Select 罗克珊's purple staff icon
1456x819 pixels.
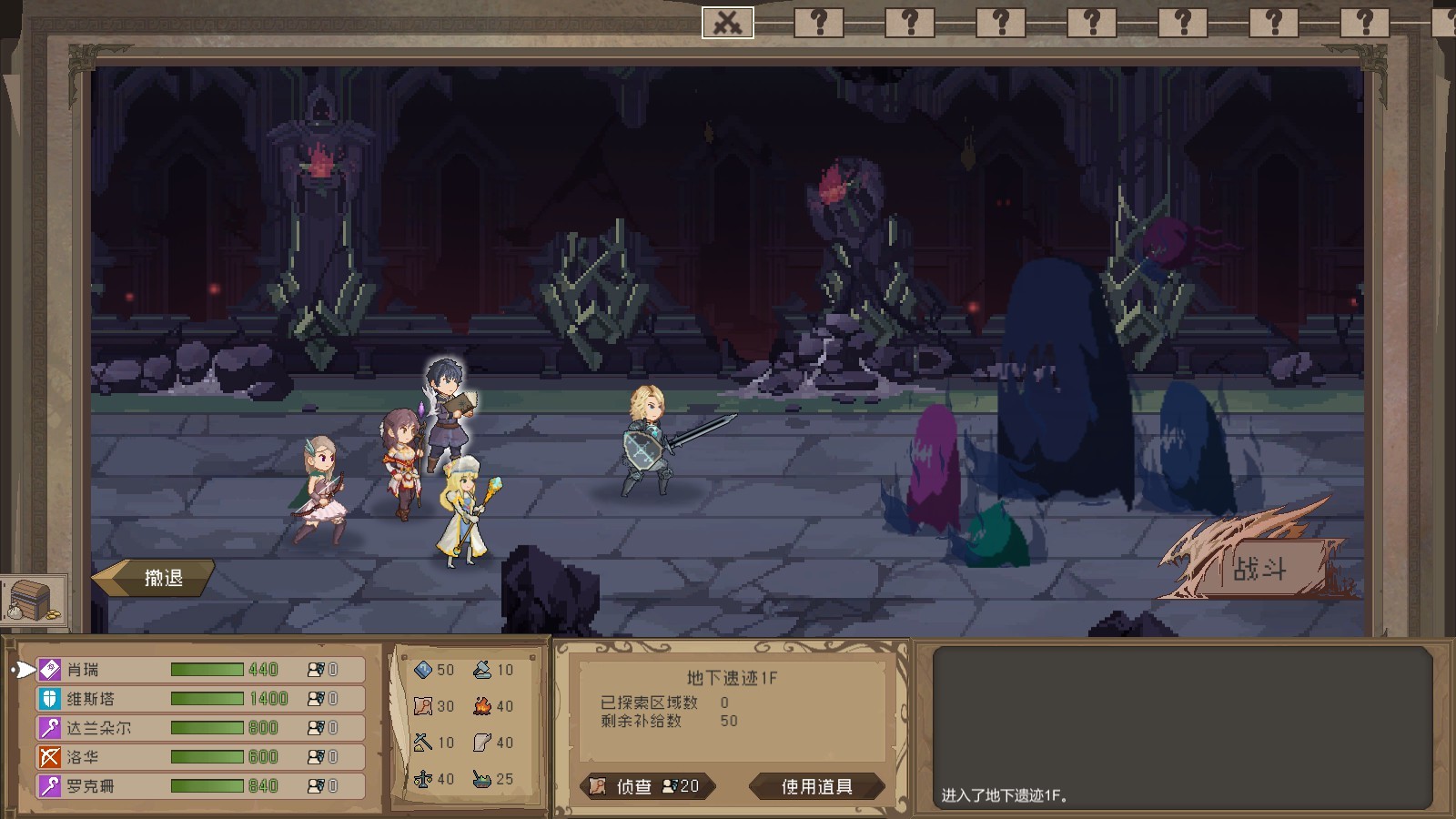[47, 785]
